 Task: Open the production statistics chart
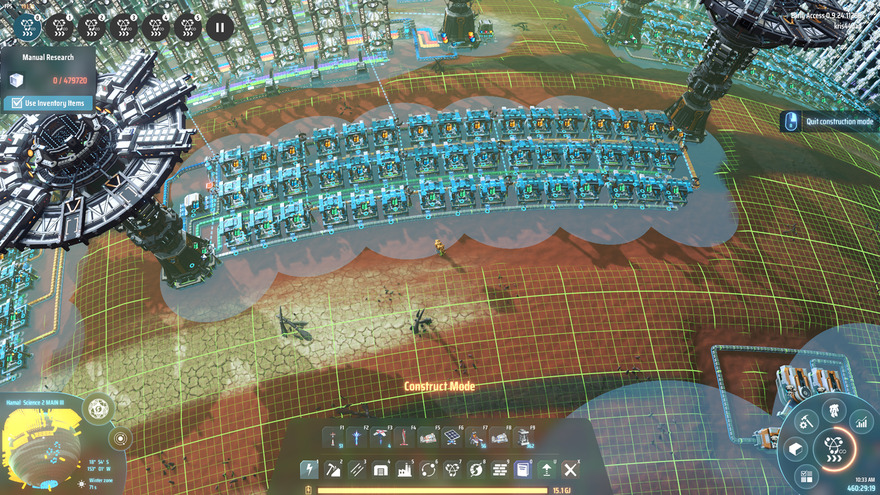click(861, 424)
